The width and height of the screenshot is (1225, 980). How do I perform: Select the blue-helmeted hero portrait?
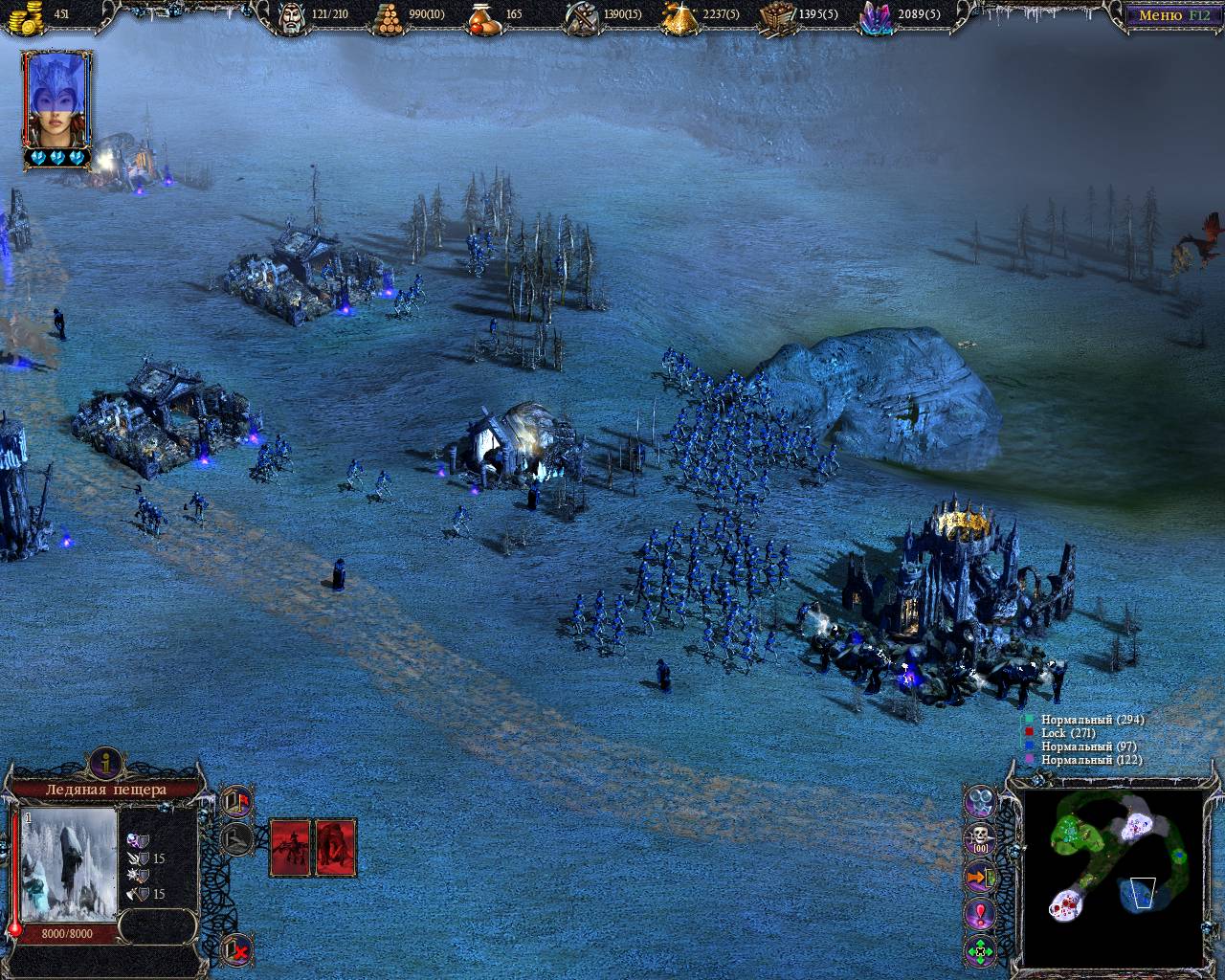point(56,99)
